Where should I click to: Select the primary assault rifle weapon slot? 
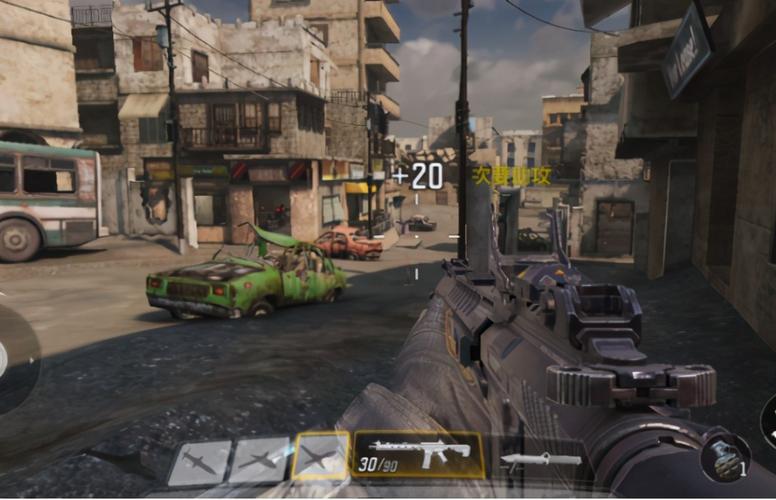click(x=418, y=455)
